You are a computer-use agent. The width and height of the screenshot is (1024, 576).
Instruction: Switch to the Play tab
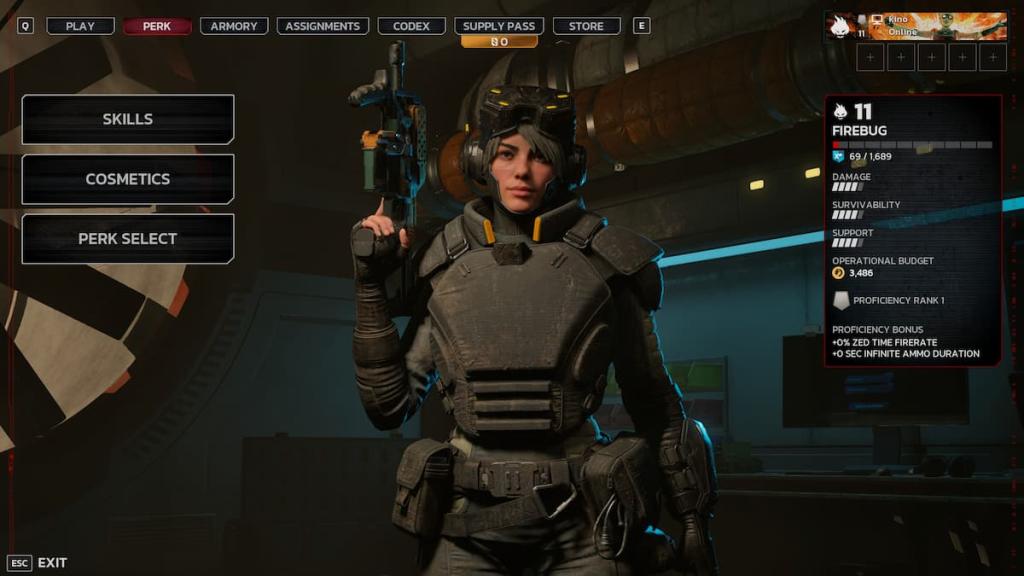pyautogui.click(x=80, y=26)
